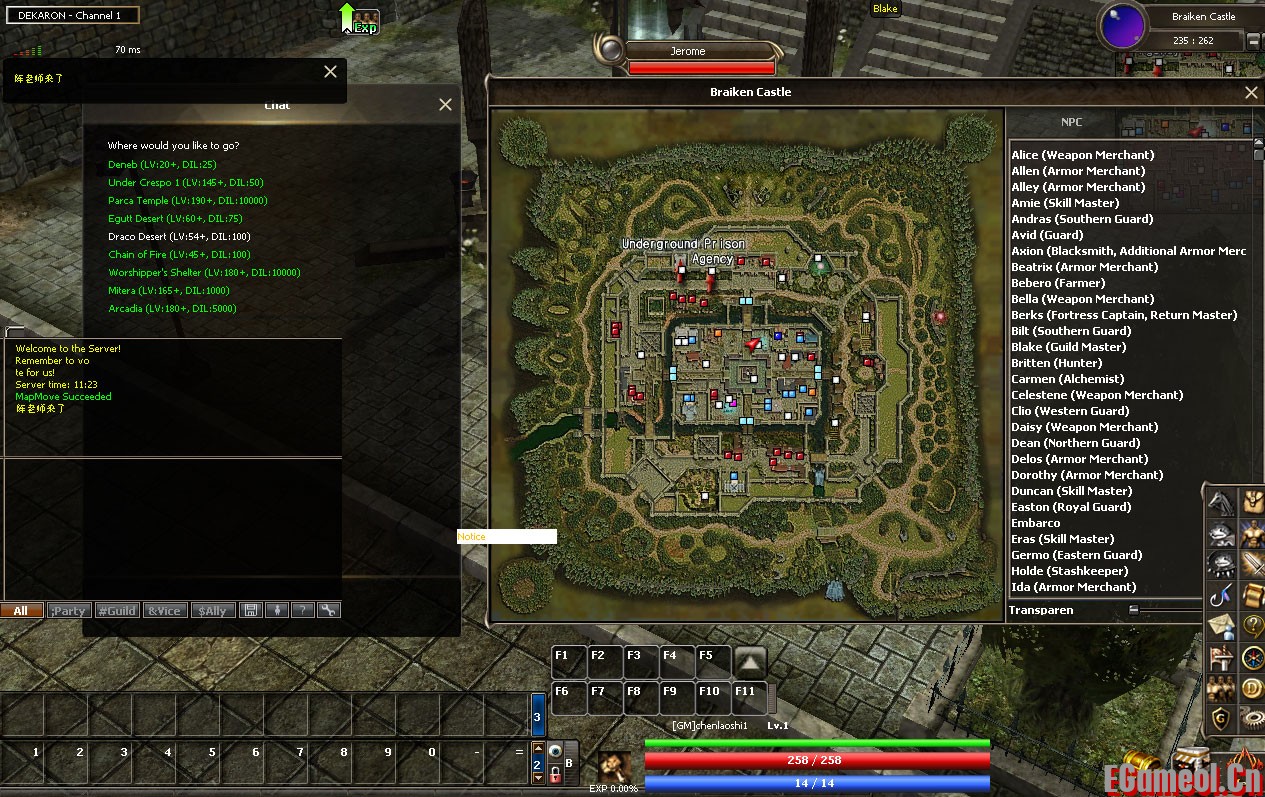This screenshot has height=797, width=1265.
Task: Locate Blake (Guild Master) in NPC list
Action: [x=1068, y=347]
